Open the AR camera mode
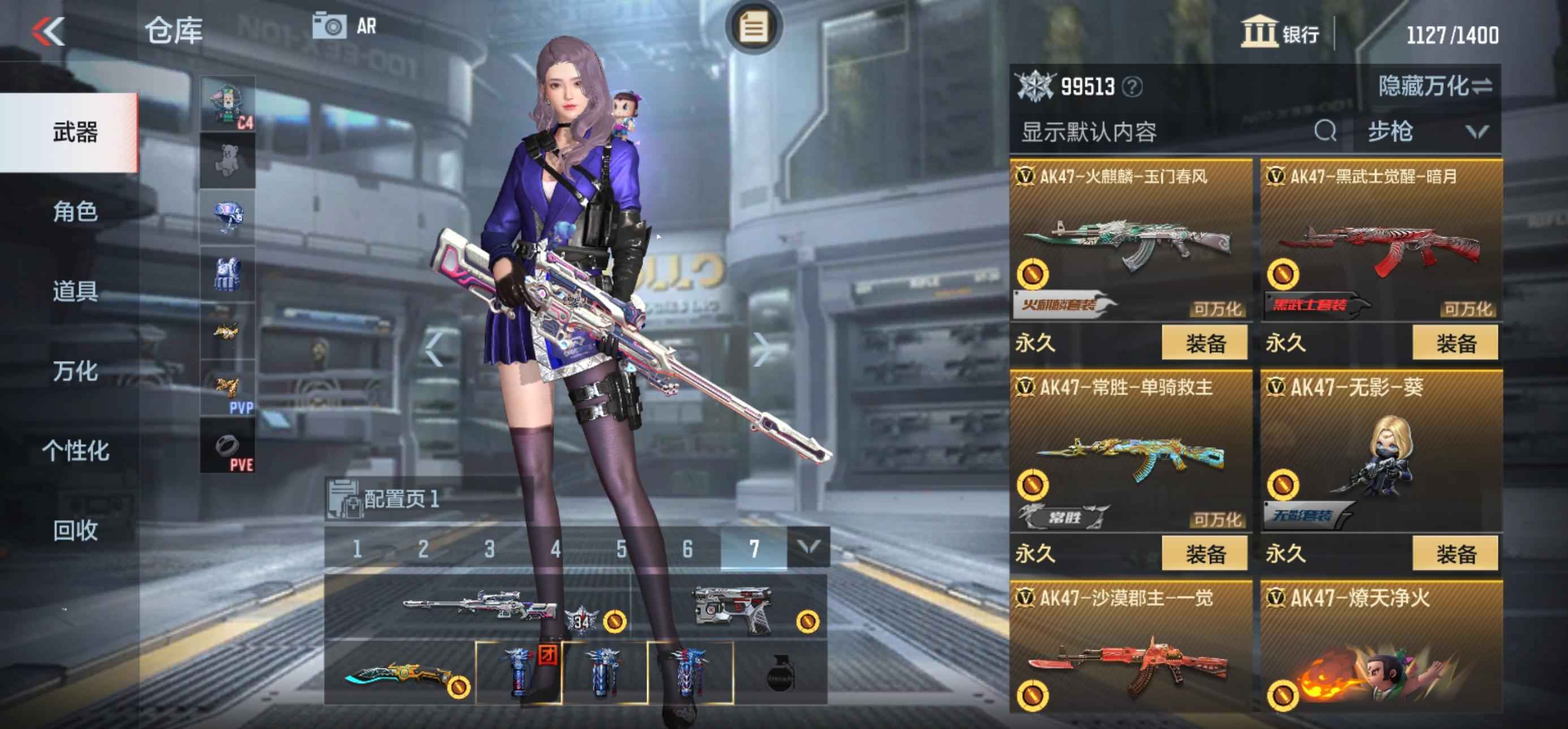Viewport: 1568px width, 729px height. coord(344,27)
